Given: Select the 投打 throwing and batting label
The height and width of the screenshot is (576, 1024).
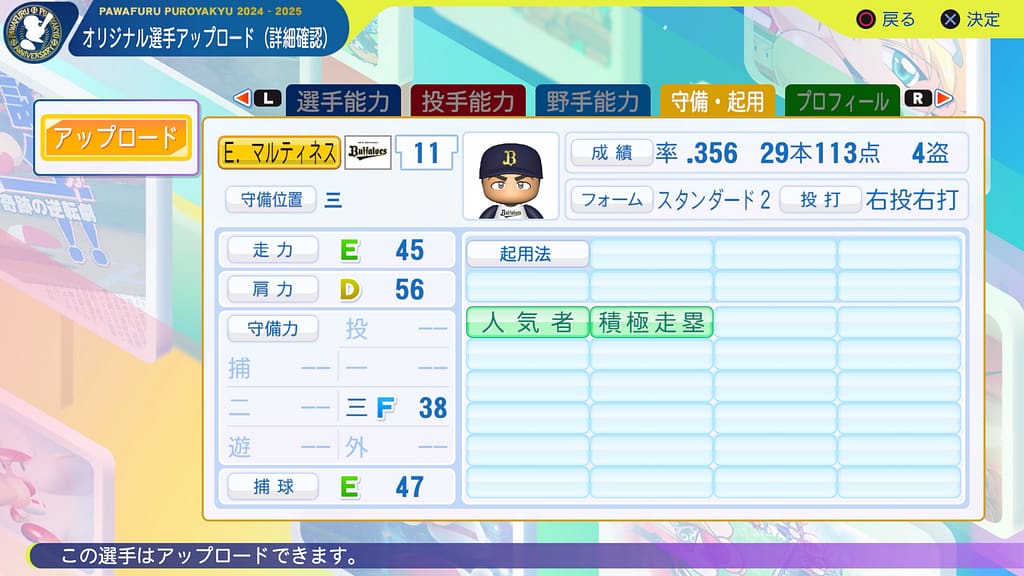Looking at the screenshot, I should [x=820, y=198].
